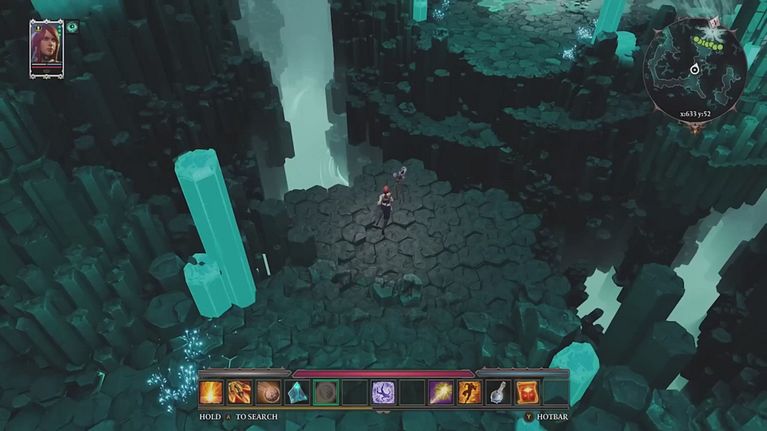Screen dimensions: 767x431
Task: Click the glowing eye status icon
Action: (74, 29)
